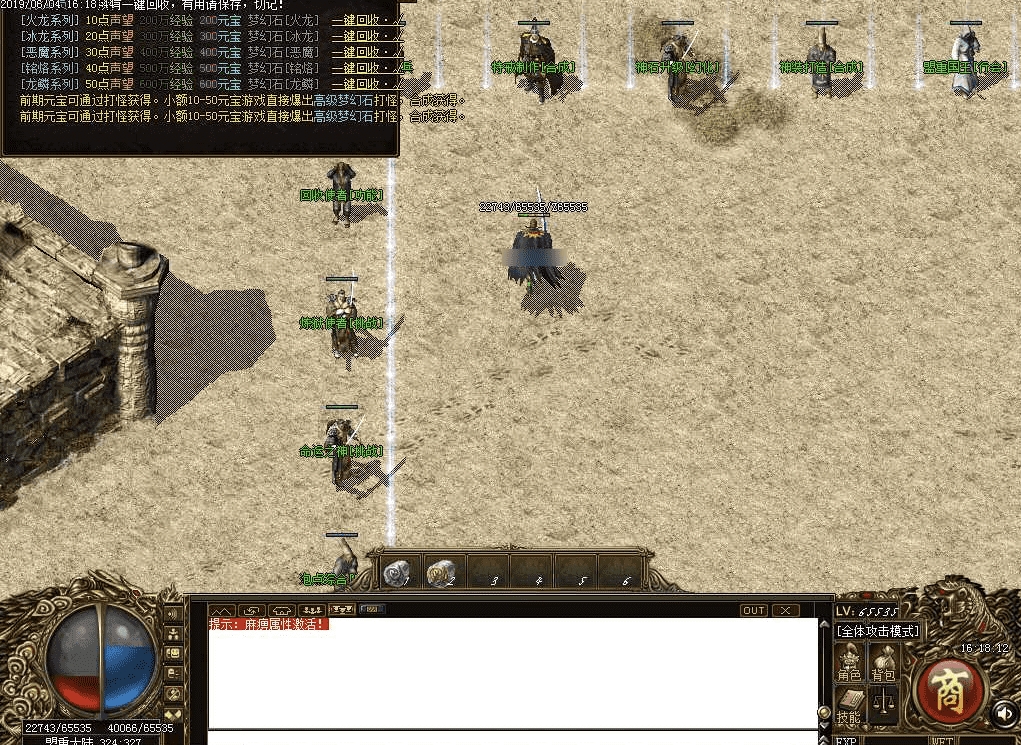
Task: Show the 技能 skills book
Action: pos(849,706)
